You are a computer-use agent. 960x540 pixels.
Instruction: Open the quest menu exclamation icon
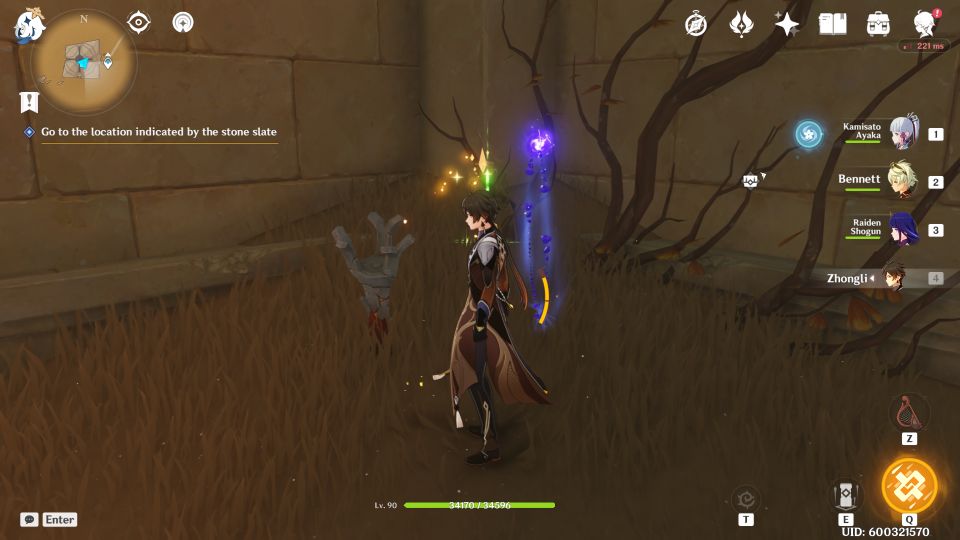(29, 101)
